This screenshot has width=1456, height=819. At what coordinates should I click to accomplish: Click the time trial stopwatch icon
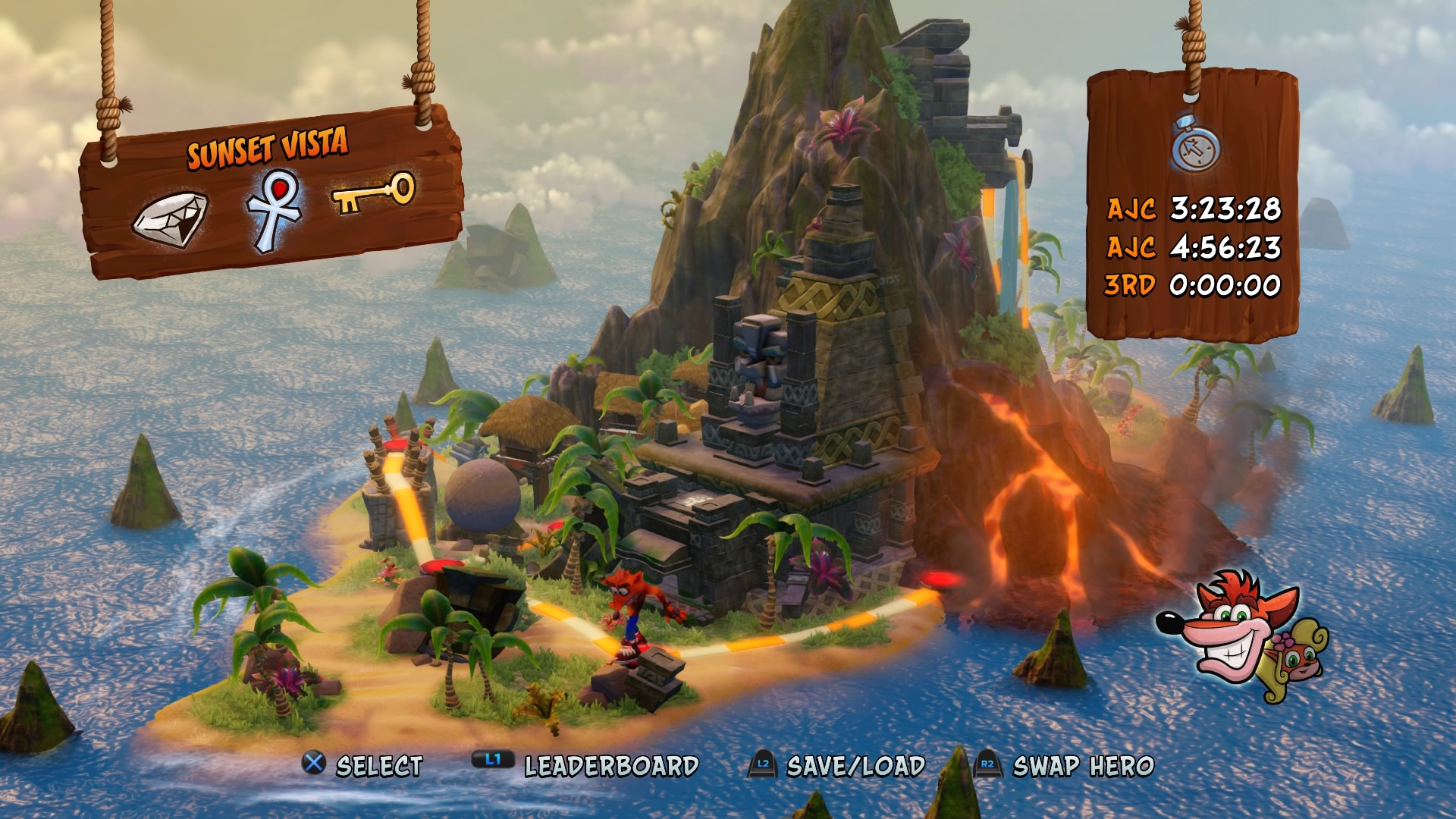point(1196,143)
